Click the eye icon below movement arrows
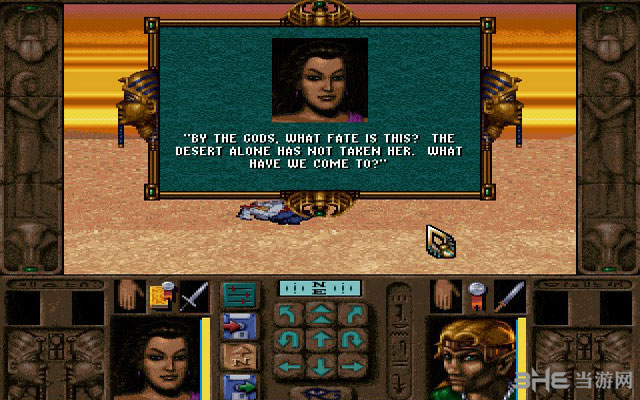The width and height of the screenshot is (640, 400). [321, 392]
